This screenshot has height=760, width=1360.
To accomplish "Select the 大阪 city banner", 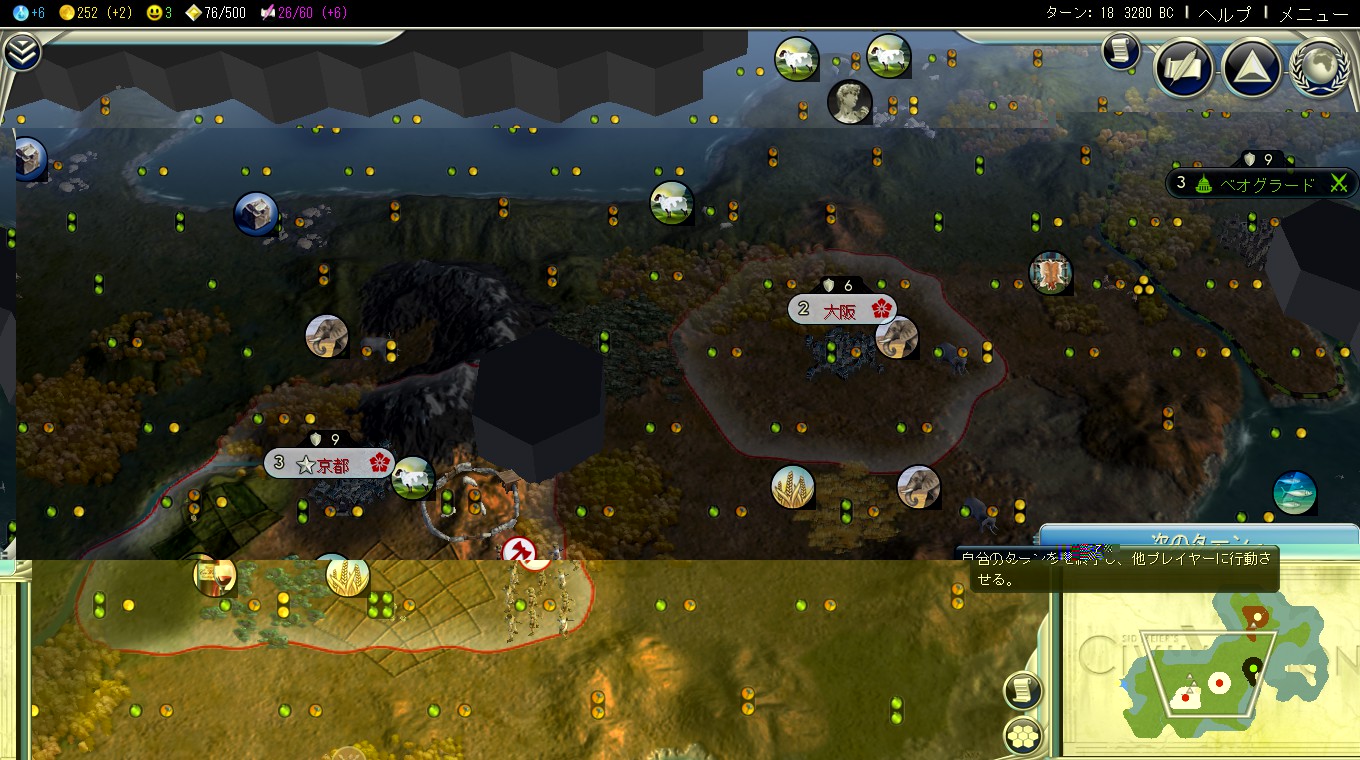I will coord(842,309).
